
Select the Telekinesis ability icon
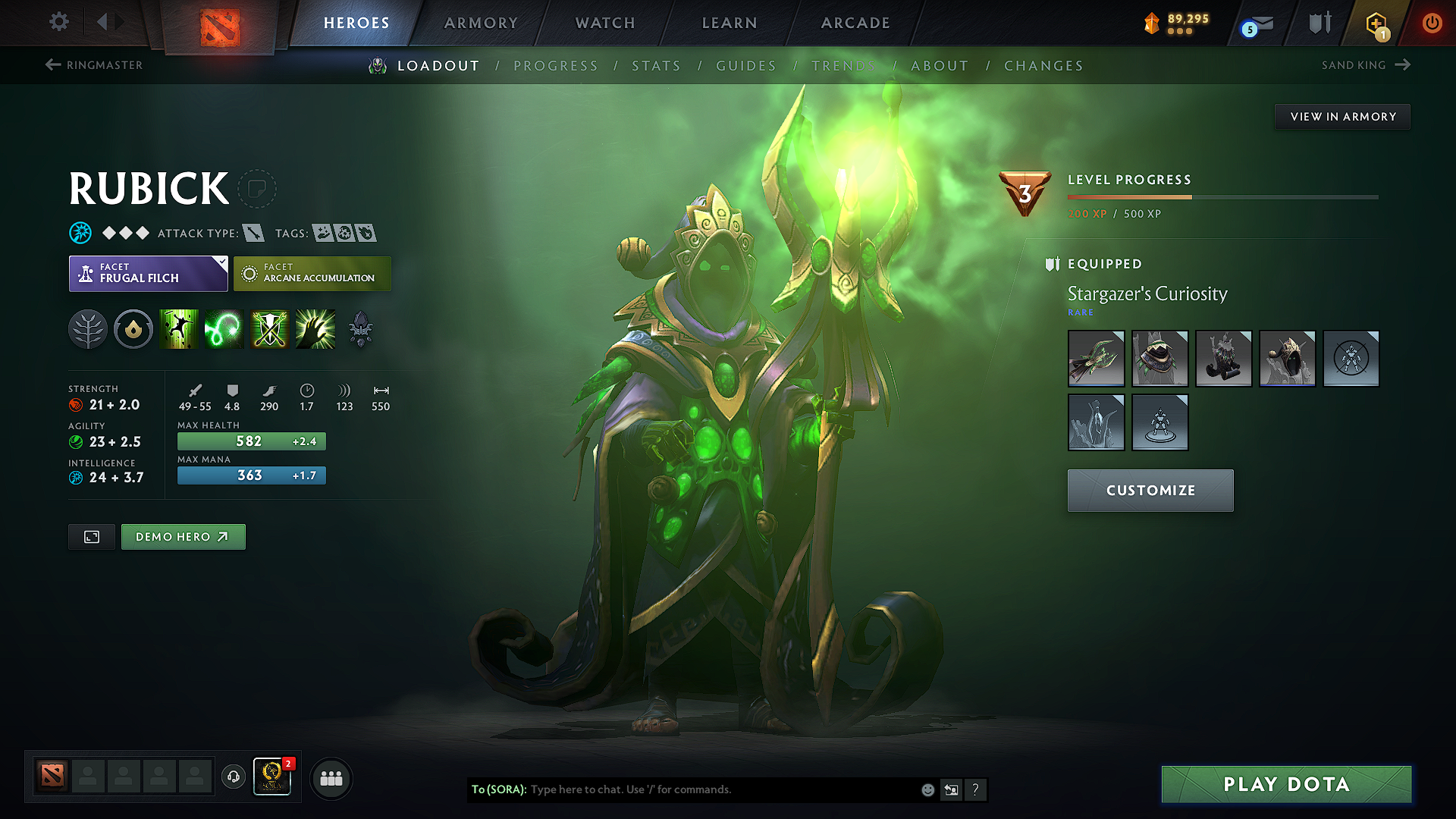click(x=179, y=329)
